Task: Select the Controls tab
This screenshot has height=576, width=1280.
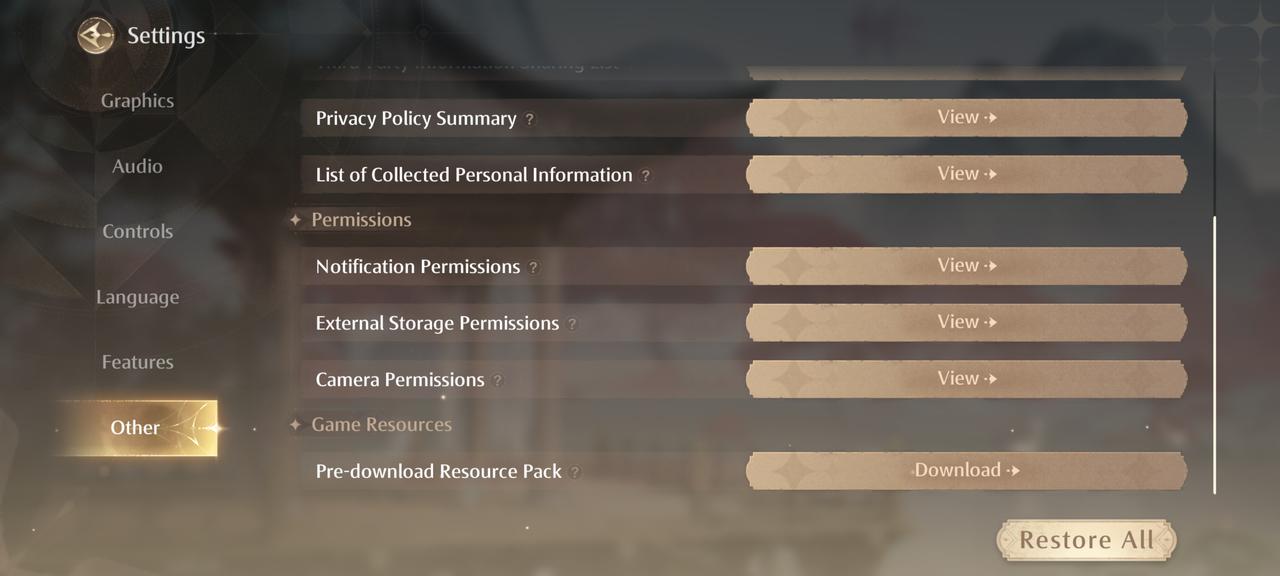Action: coord(137,232)
